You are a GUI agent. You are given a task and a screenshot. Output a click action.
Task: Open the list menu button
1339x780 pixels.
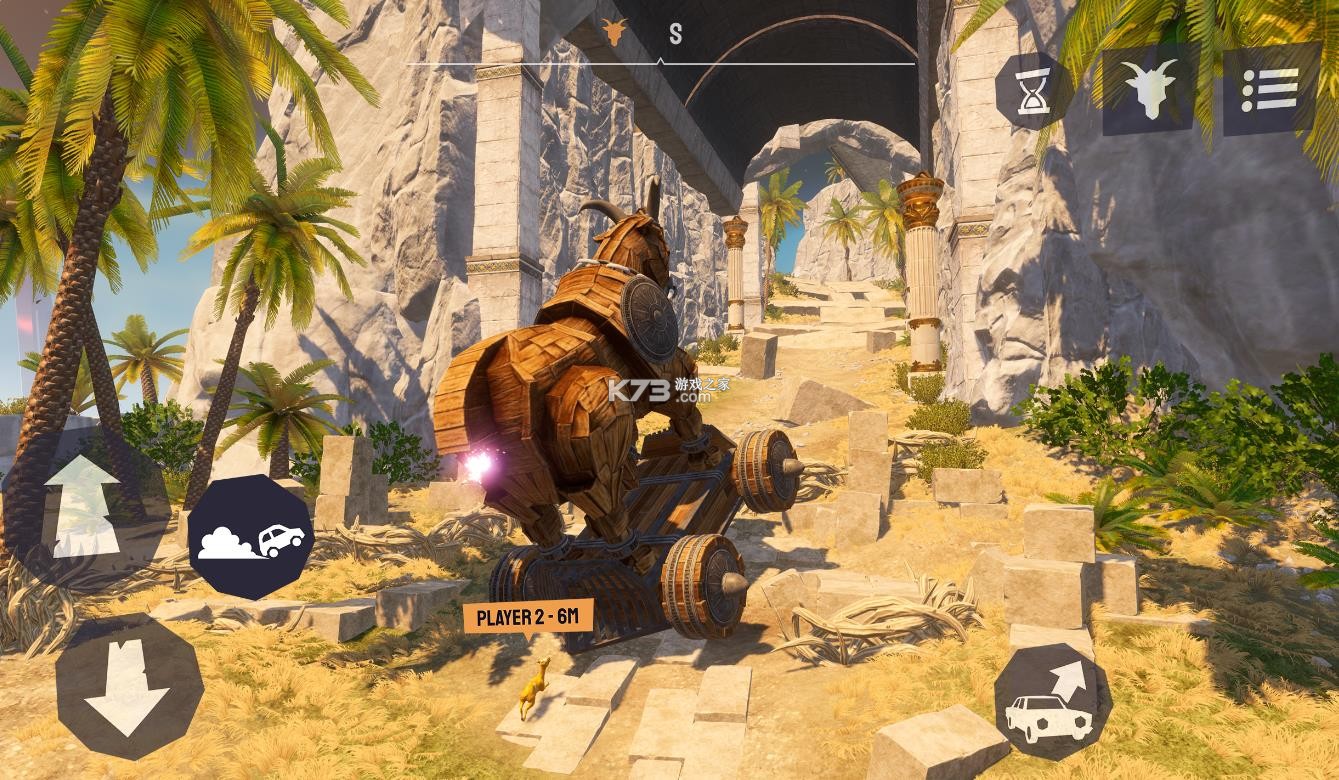(x=1270, y=90)
